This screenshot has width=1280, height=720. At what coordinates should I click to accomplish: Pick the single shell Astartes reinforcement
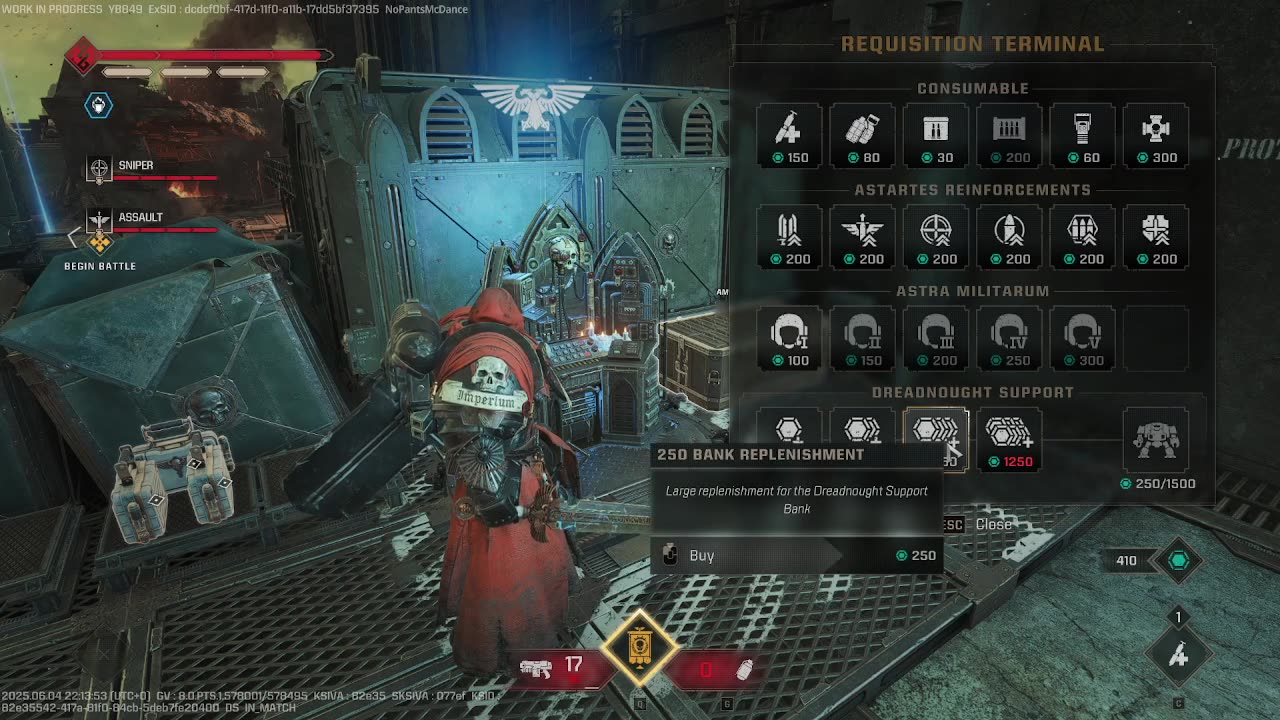coord(1009,237)
